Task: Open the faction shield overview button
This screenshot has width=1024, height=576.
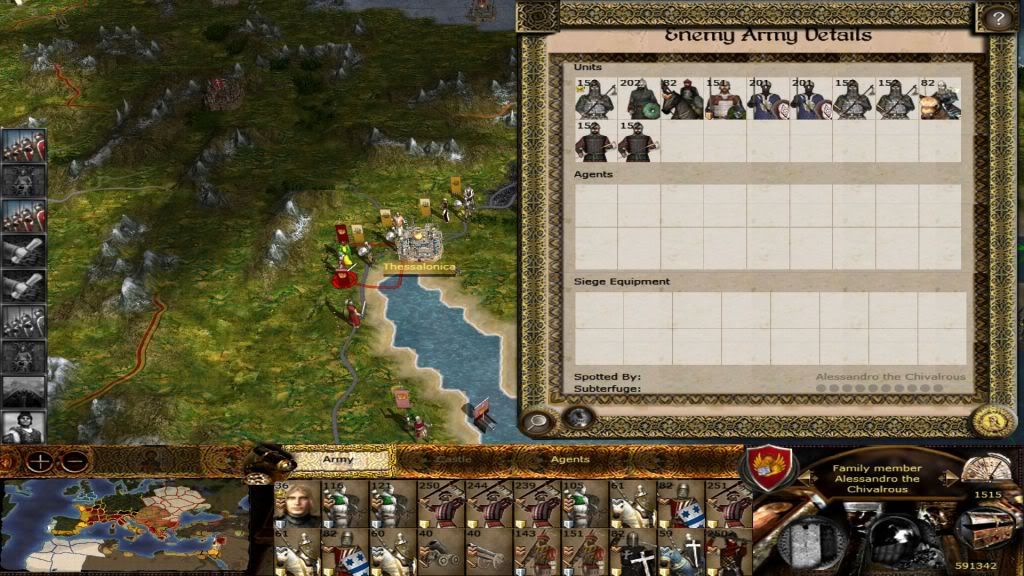Action: click(771, 467)
